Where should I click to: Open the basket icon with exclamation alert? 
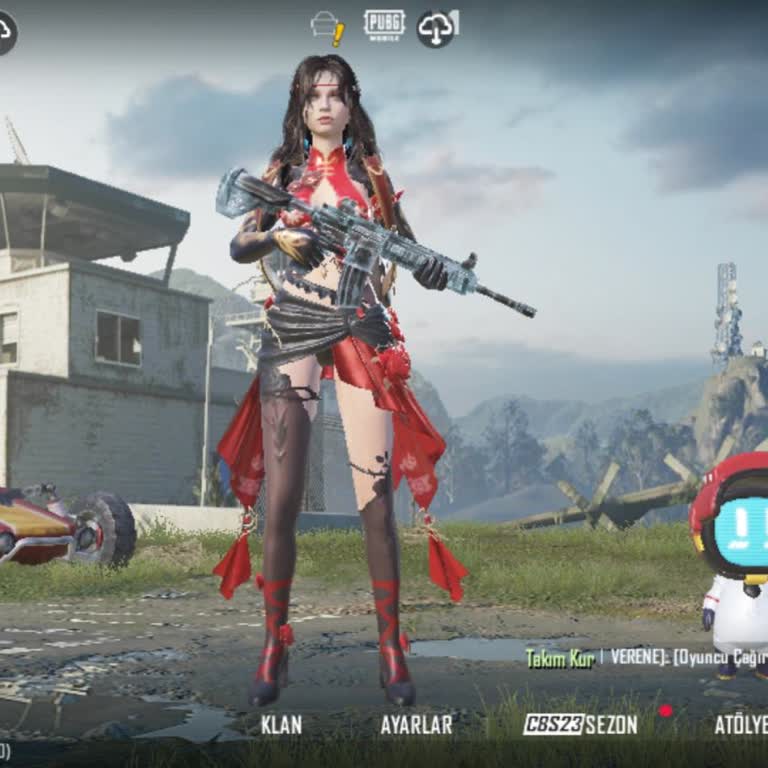pyautogui.click(x=328, y=27)
